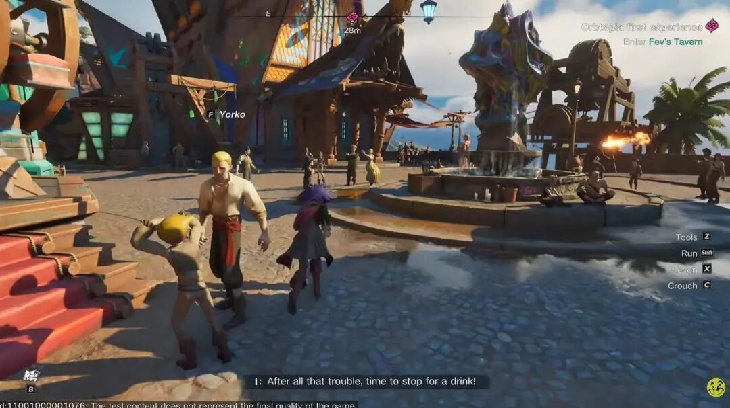Screen dimensions: 730x408
Task: Click the pink quest emblem icon
Action: pyautogui.click(x=712, y=26)
